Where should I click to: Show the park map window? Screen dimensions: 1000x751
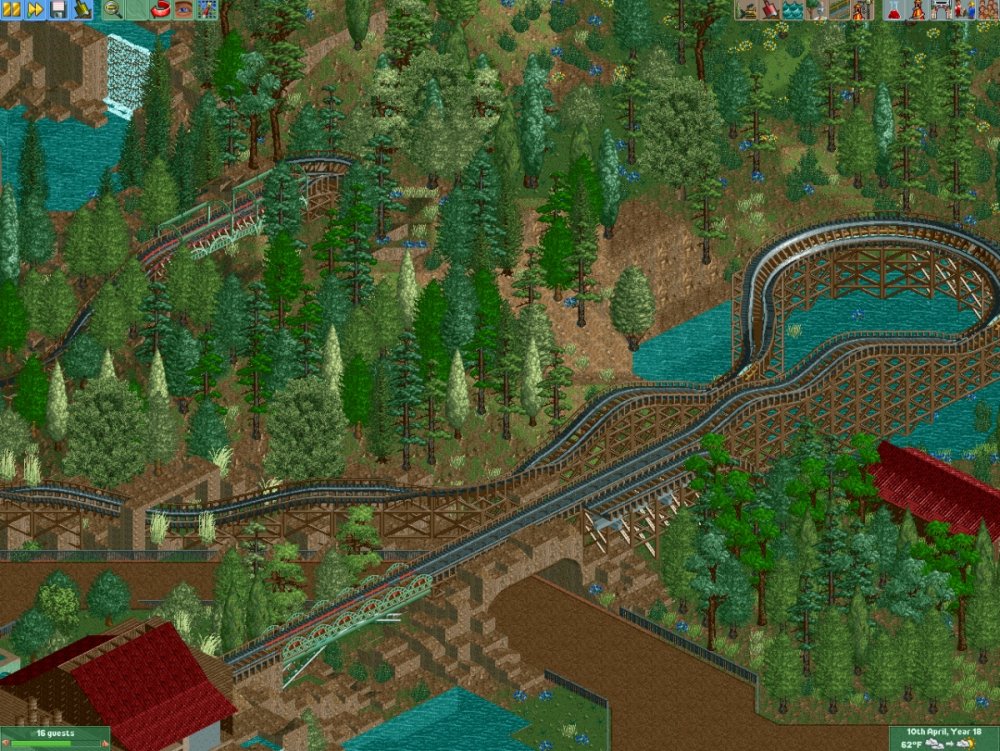point(207,10)
